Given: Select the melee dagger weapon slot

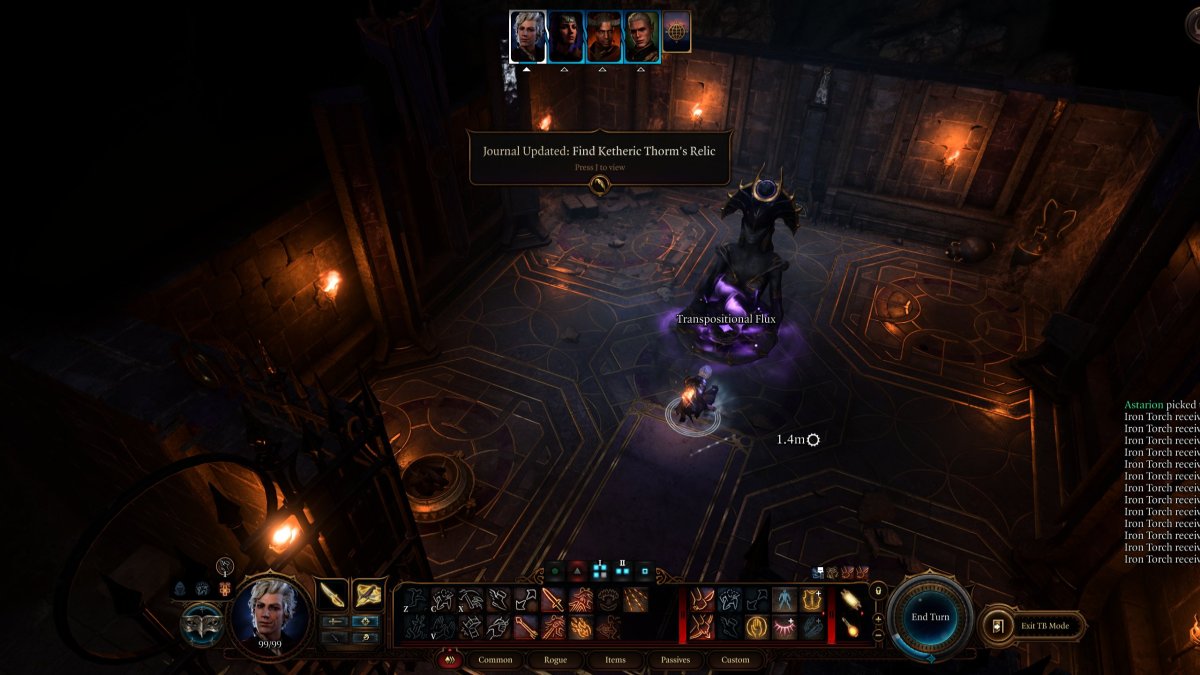Looking at the screenshot, I should 332,595.
